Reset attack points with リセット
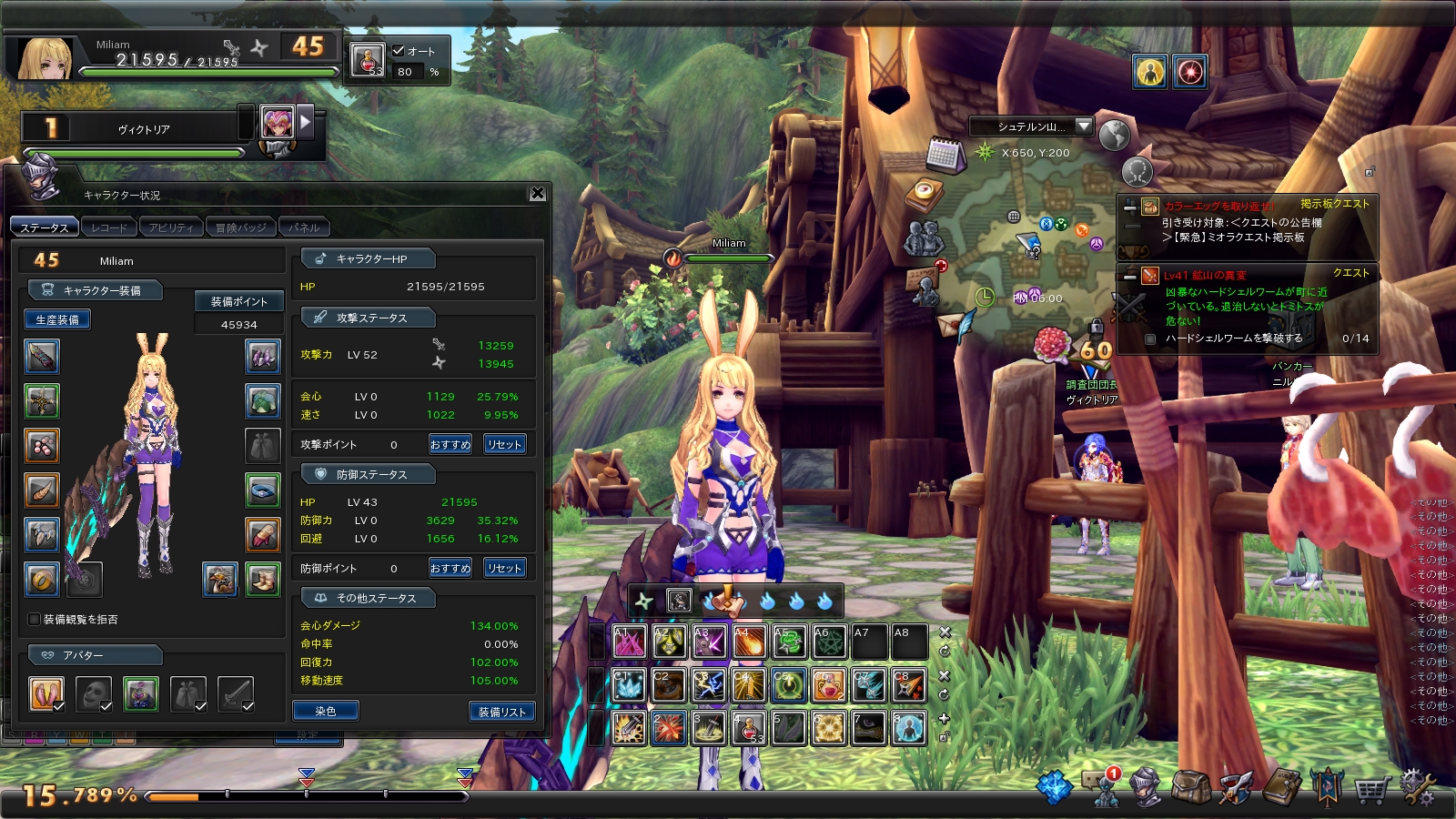This screenshot has width=1456, height=819. click(504, 444)
